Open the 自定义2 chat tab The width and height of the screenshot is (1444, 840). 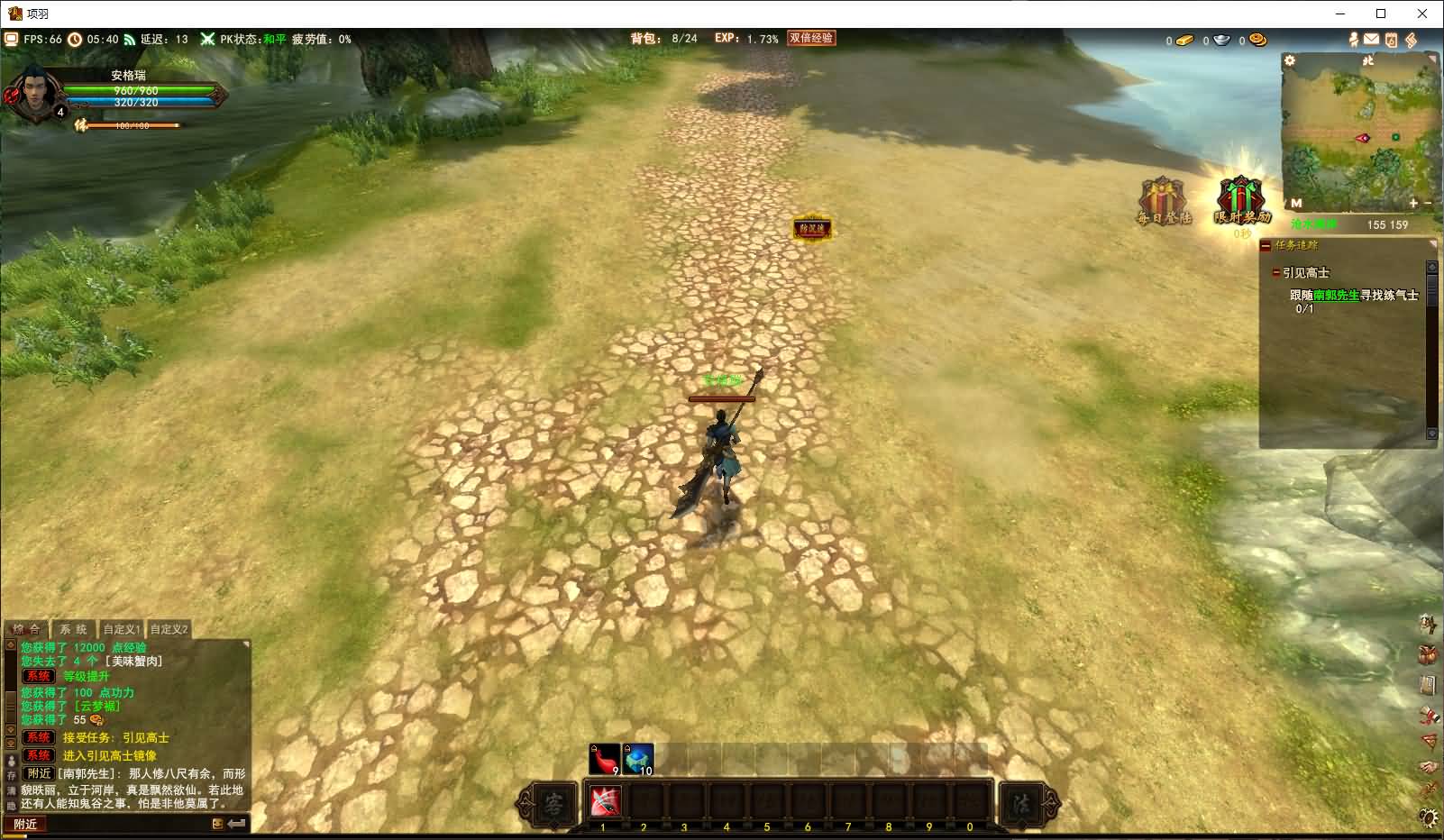169,629
